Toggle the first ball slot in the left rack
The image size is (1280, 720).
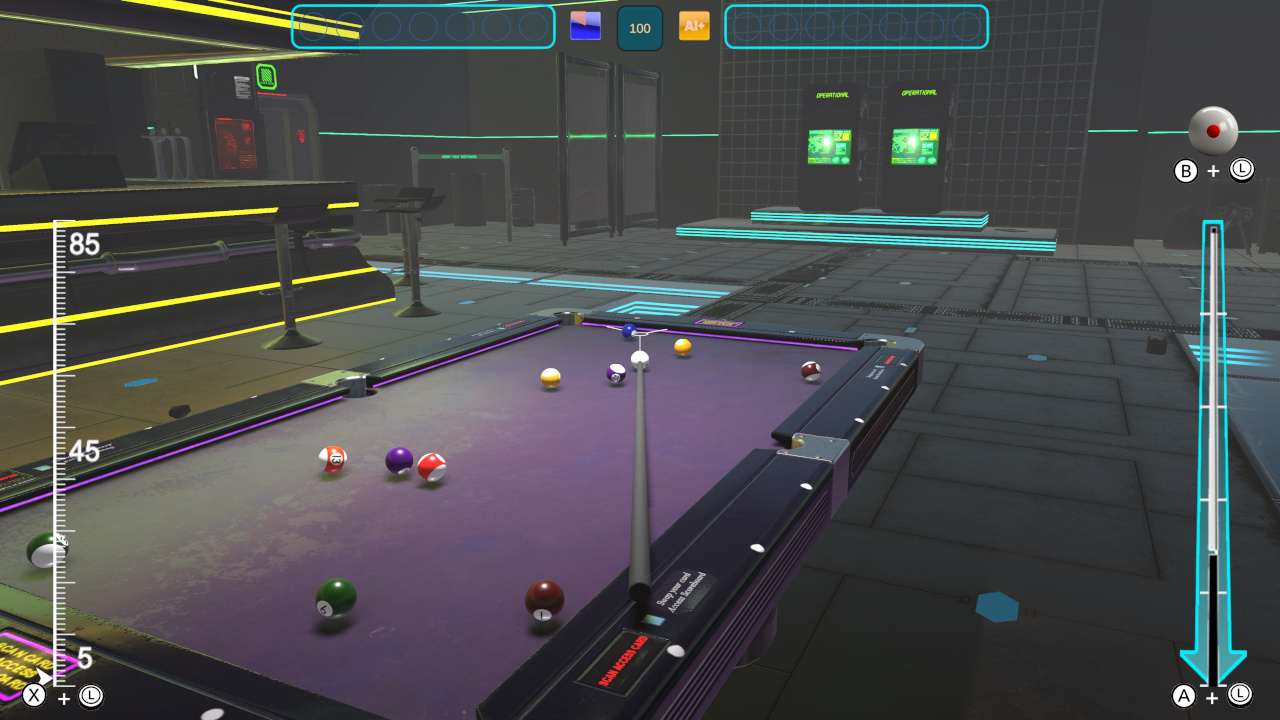coord(311,27)
